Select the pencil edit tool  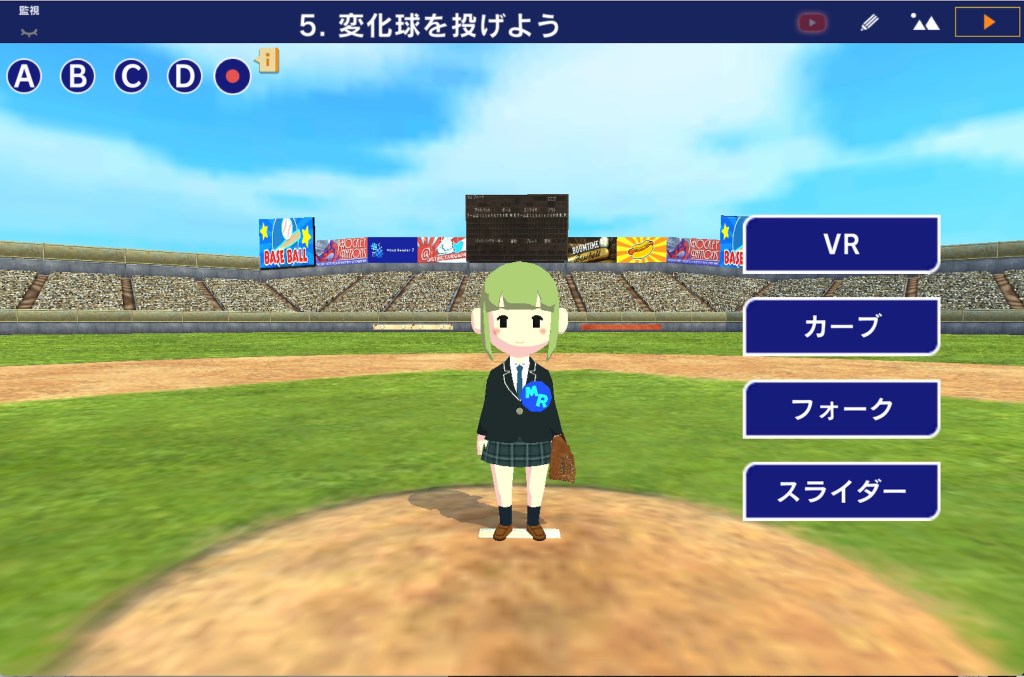point(869,22)
